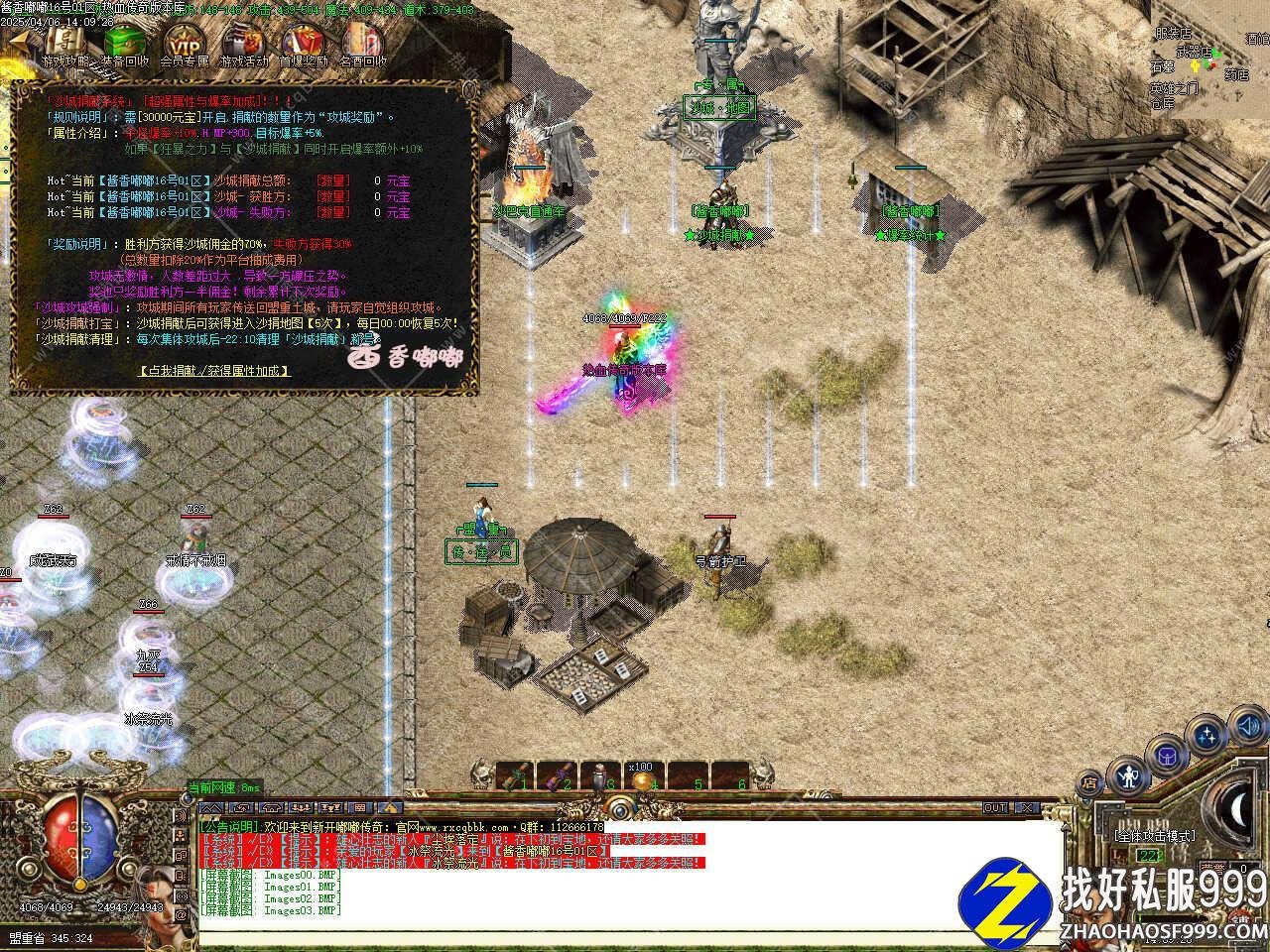The height and width of the screenshot is (952, 1270).
Task: Open the VIP 会员专属 menu
Action: pyautogui.click(x=185, y=43)
